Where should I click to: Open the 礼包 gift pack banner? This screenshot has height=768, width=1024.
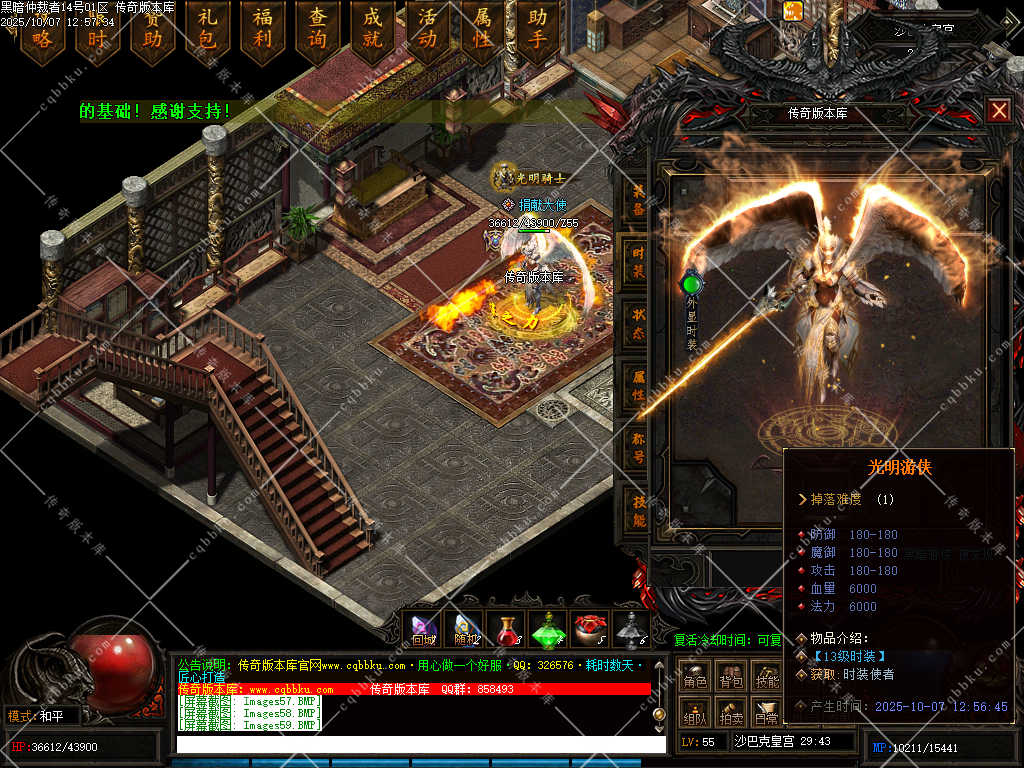[208, 30]
